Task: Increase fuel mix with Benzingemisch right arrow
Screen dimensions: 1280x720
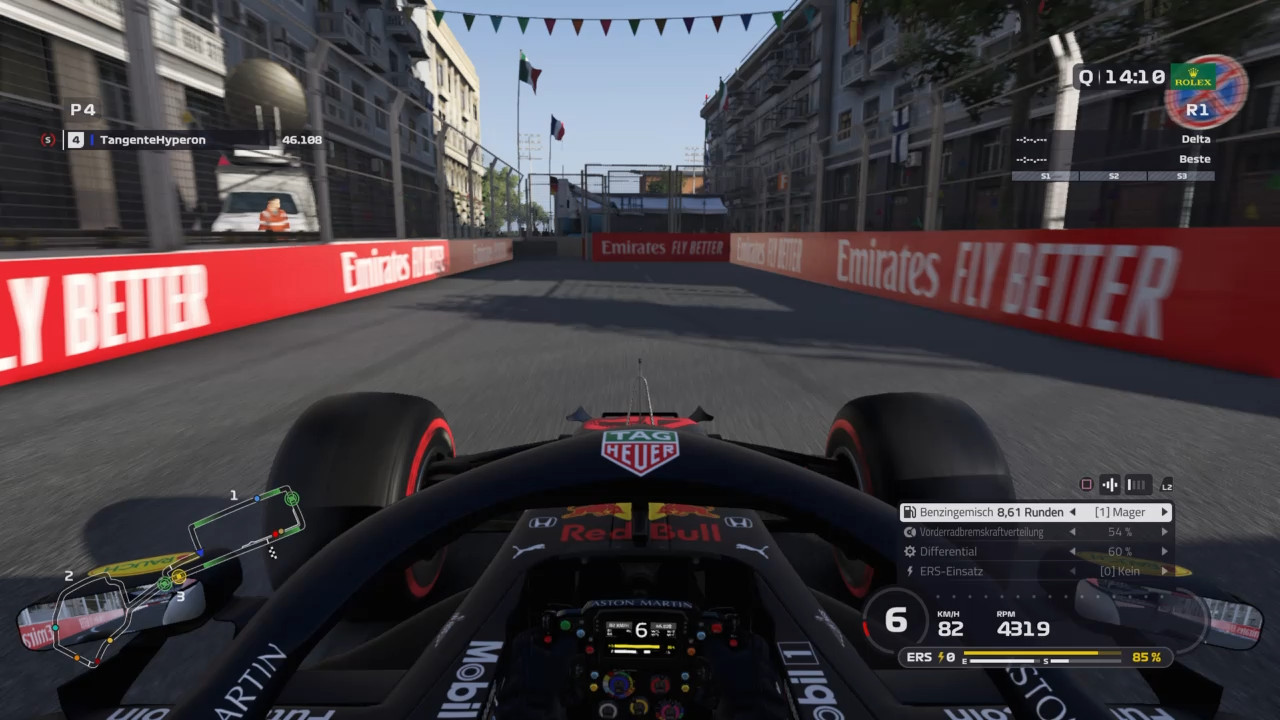Action: (x=1164, y=512)
